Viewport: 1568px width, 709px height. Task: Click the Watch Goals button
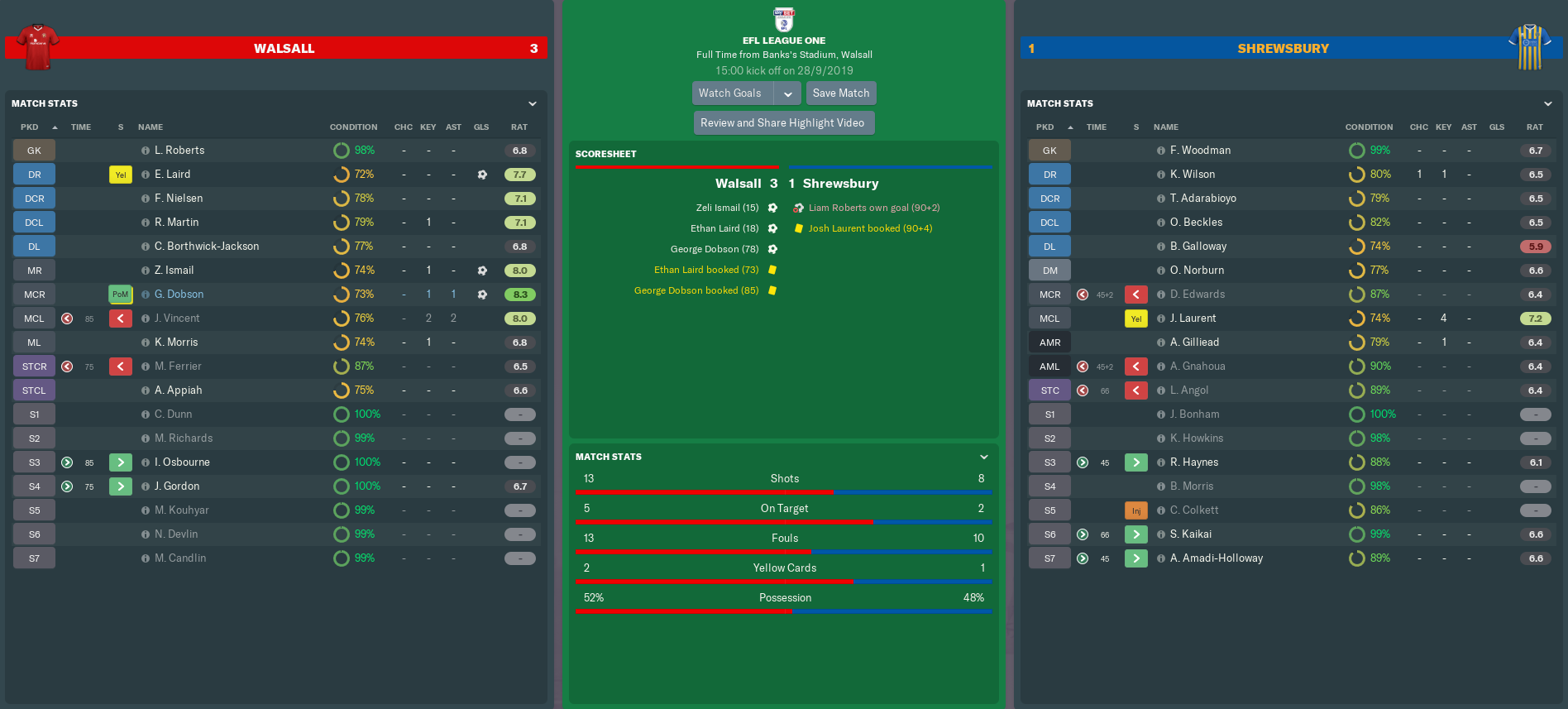point(731,93)
